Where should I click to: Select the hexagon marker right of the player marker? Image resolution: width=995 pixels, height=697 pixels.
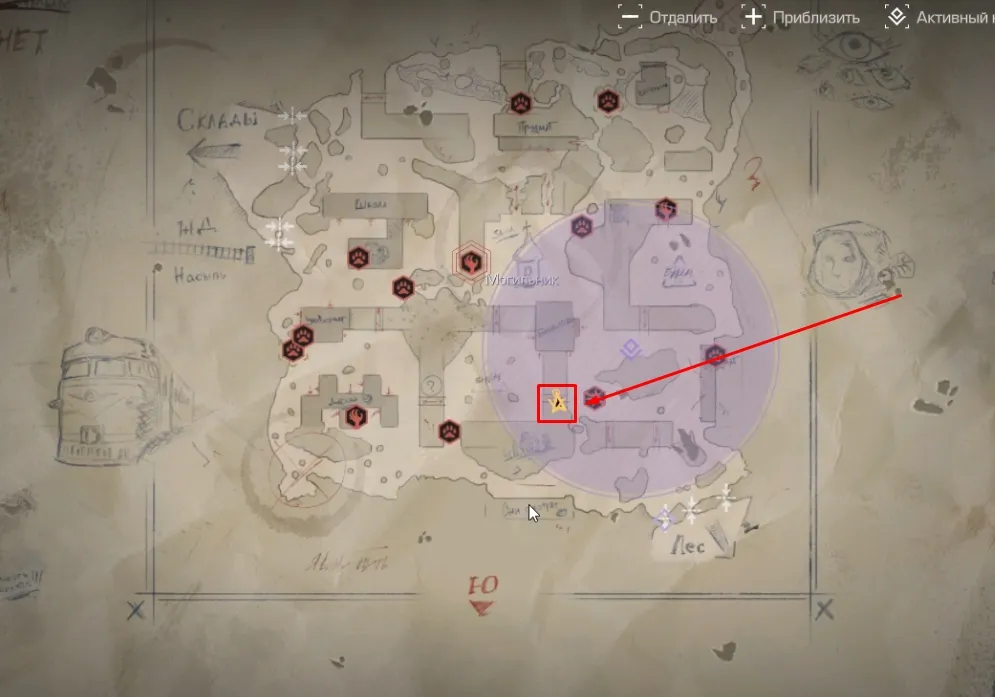(594, 397)
